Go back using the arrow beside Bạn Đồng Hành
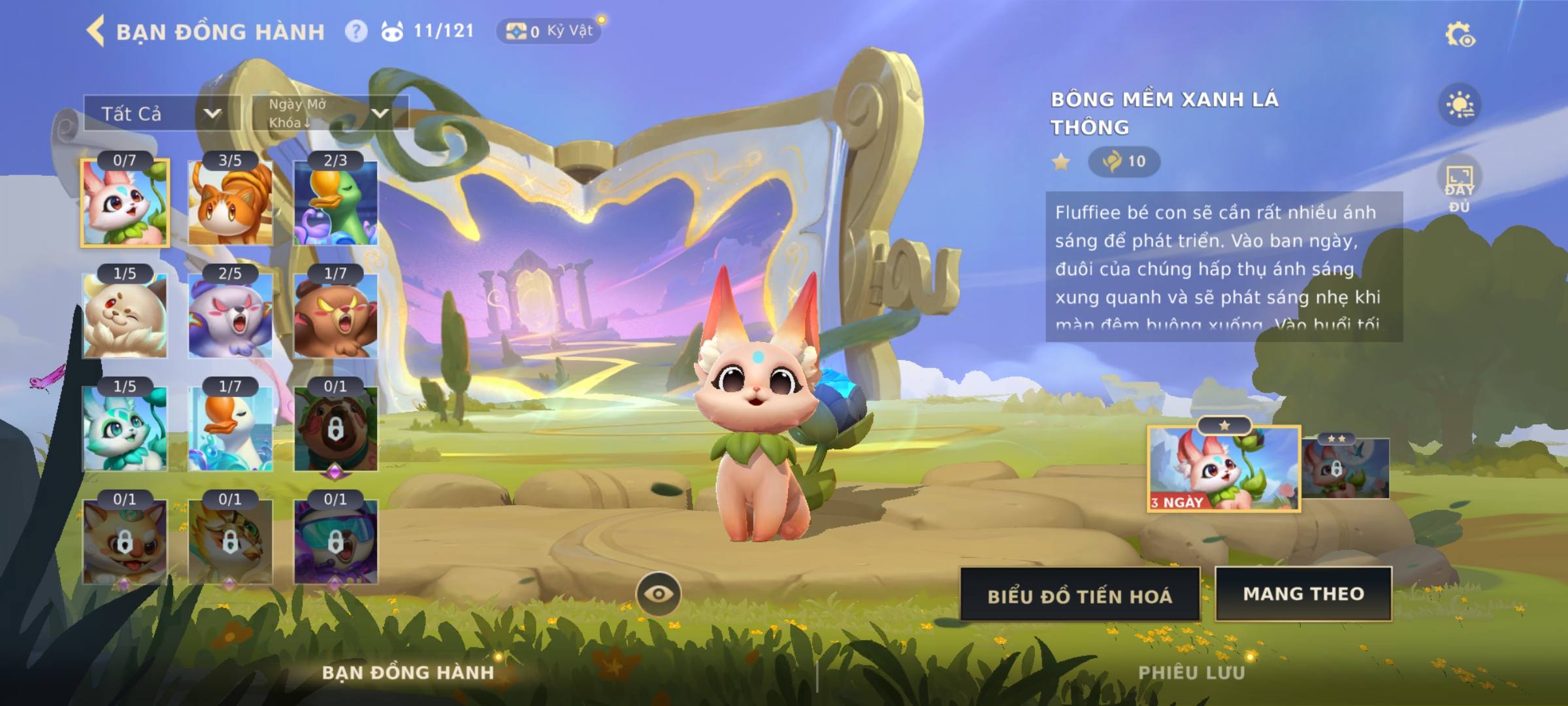The height and width of the screenshot is (706, 1568). tap(96, 31)
